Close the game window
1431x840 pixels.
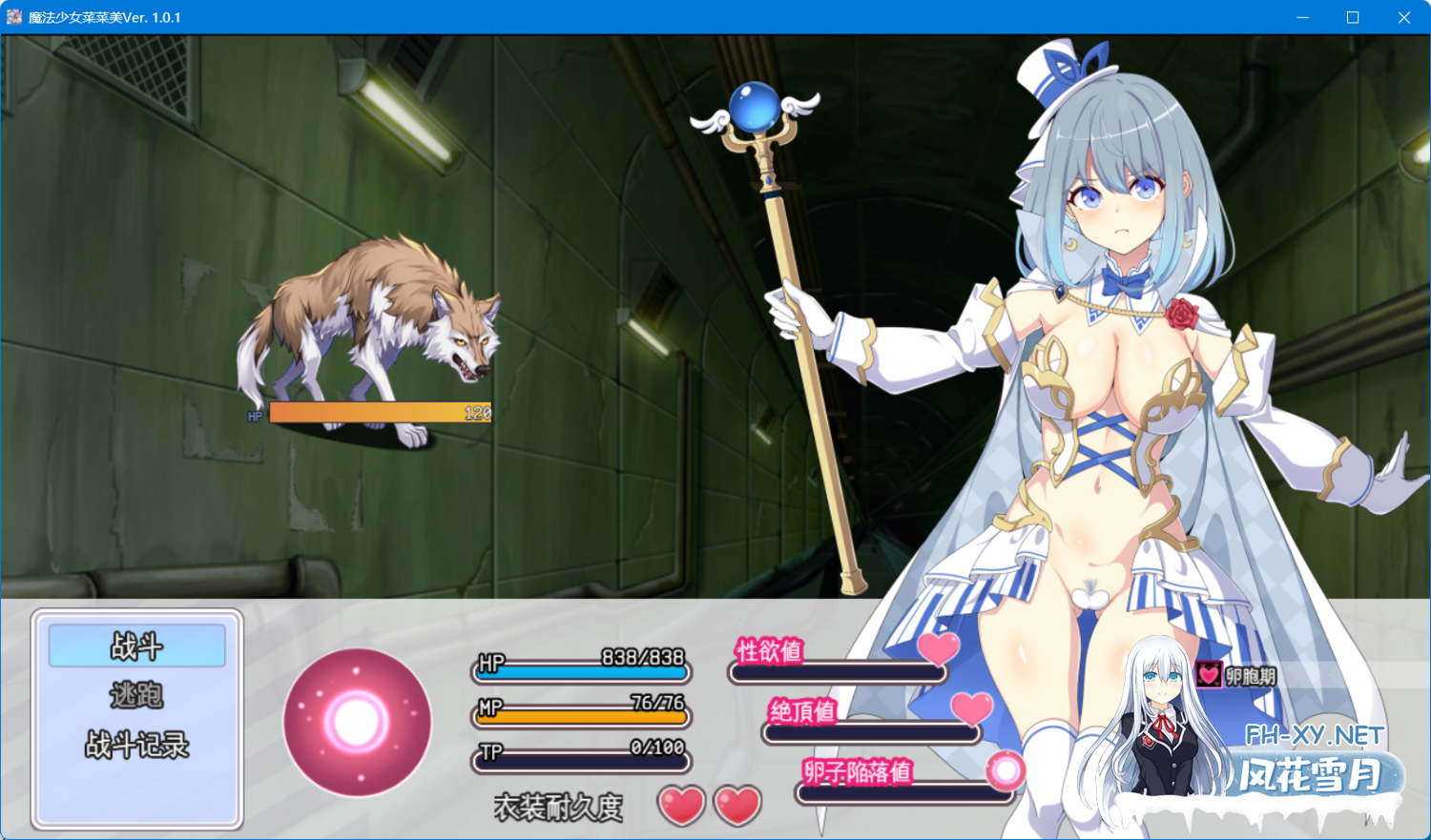pos(1403,17)
